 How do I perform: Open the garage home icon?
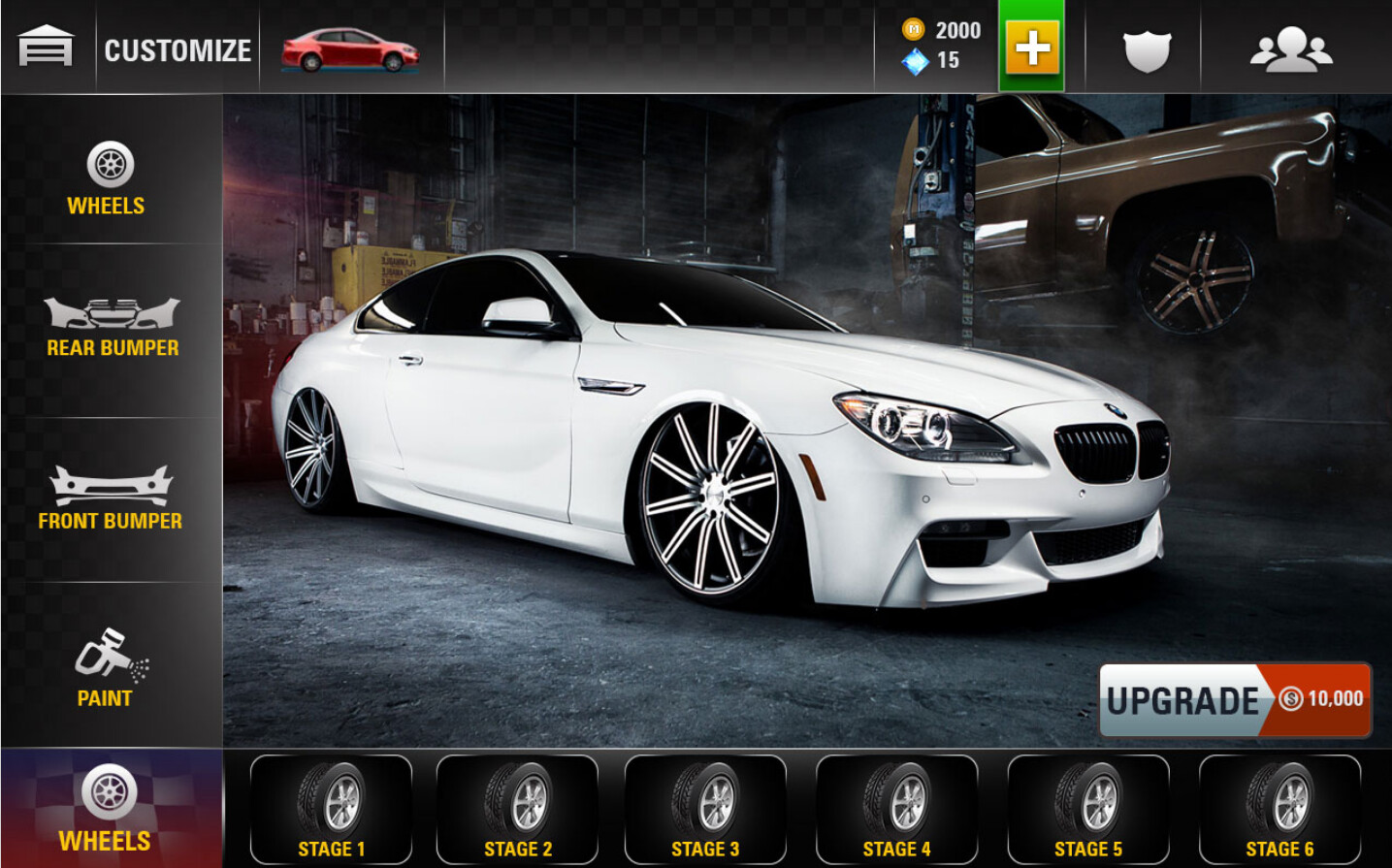pyautogui.click(x=46, y=47)
